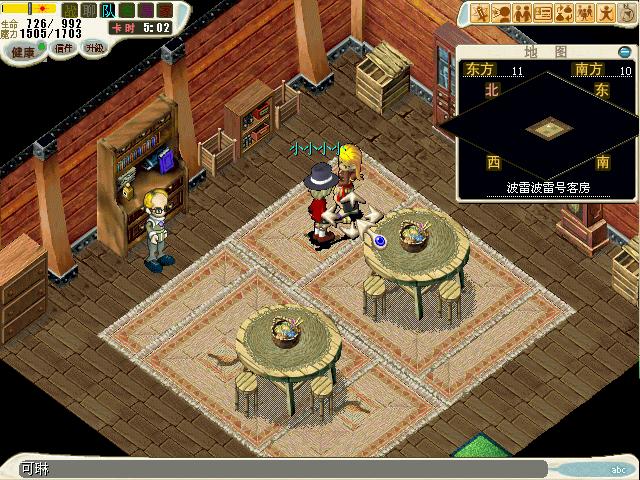Toggle the 队 team mode button
This screenshot has height=480, width=640.
pyautogui.click(x=108, y=10)
